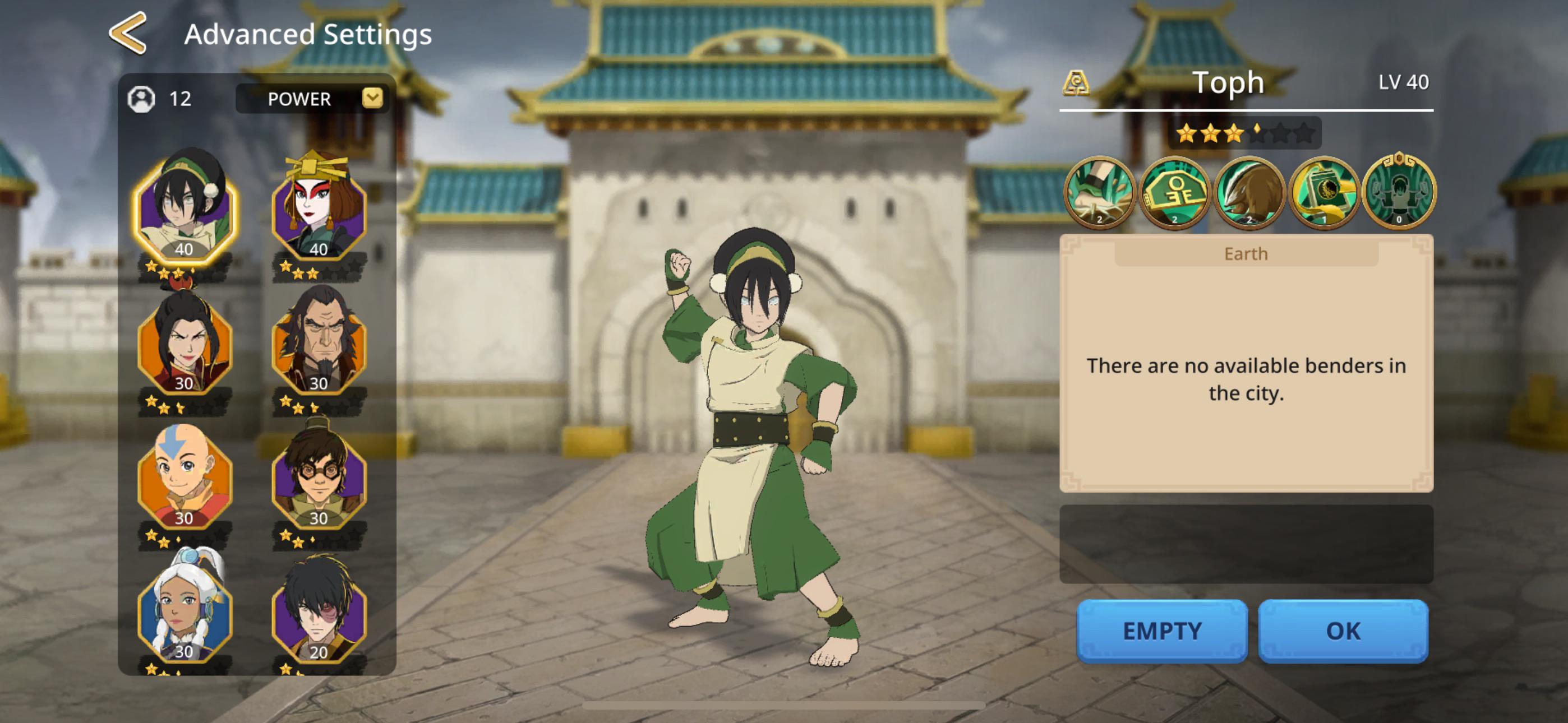The image size is (1568, 723).
Task: Click the EMPTY button
Action: tap(1161, 631)
